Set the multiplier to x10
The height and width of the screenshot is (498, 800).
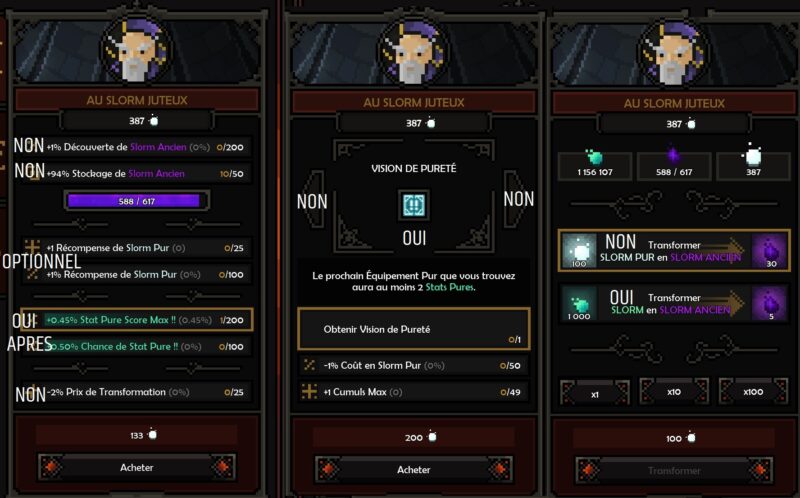click(674, 393)
